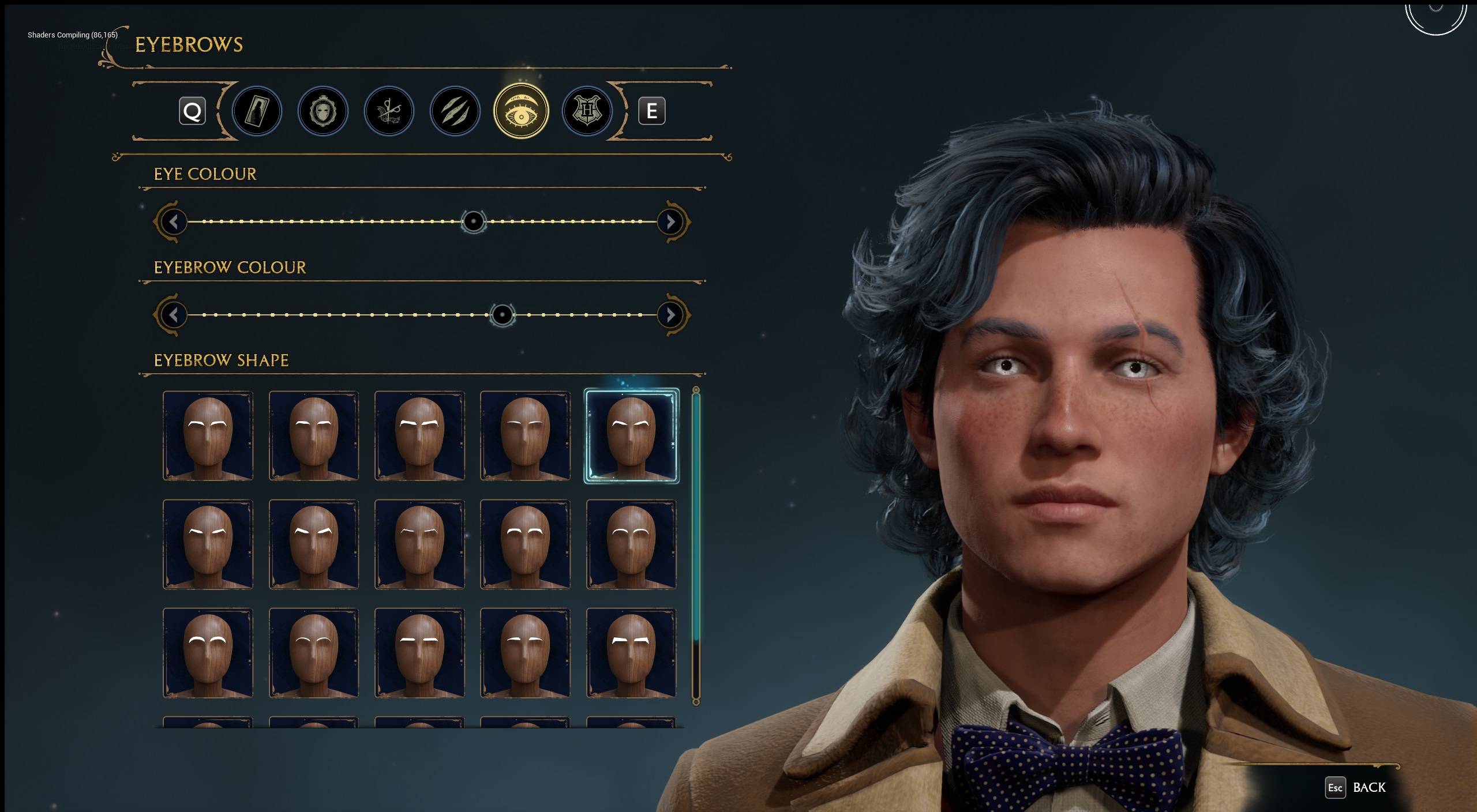This screenshot has width=1477, height=812.
Task: Open the Hogwarts crest category icon
Action: pos(586,111)
